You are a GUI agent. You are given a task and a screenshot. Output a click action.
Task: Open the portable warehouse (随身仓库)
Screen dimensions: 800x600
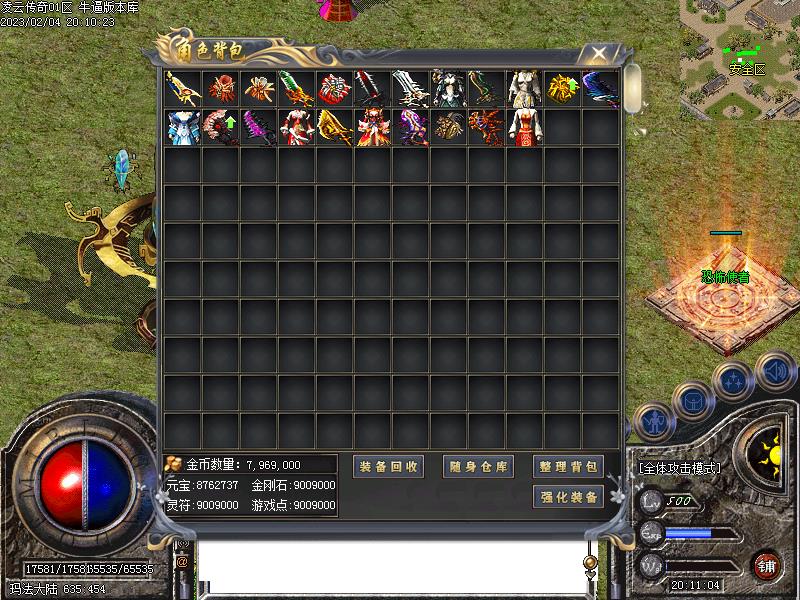(478, 467)
